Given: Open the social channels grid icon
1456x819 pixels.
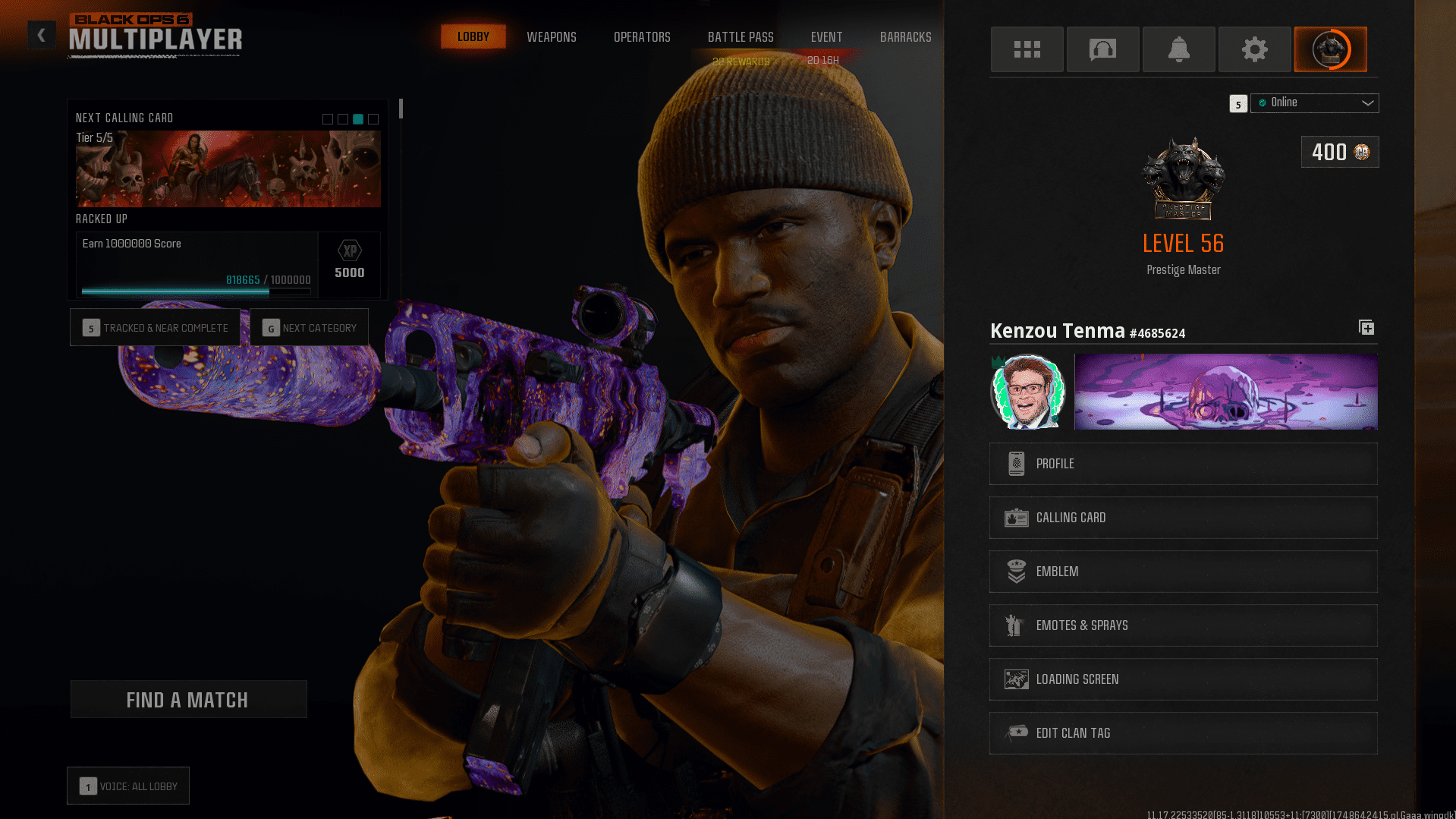Looking at the screenshot, I should click(1027, 49).
